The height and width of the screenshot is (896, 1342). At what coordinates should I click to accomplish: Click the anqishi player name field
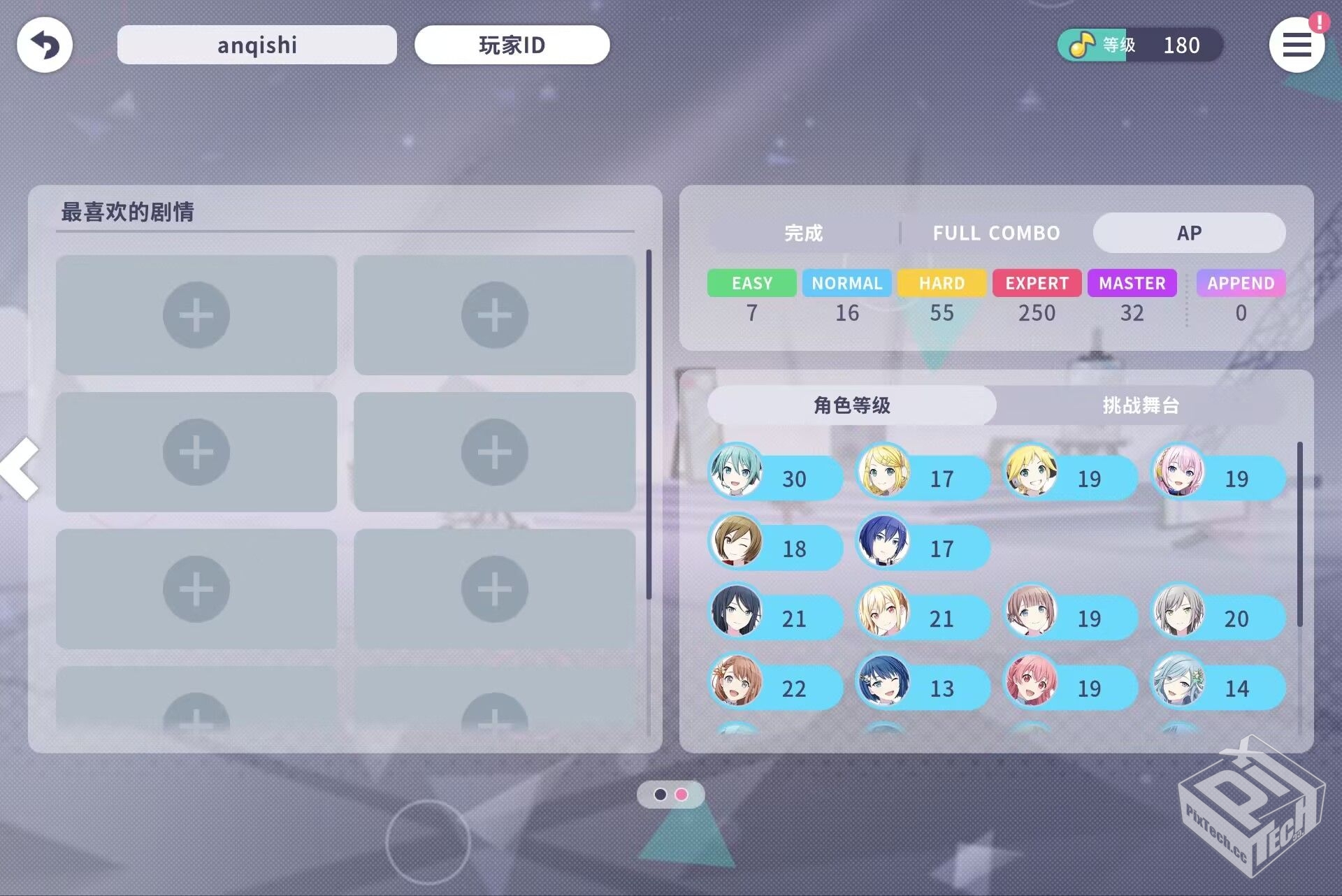click(x=257, y=45)
